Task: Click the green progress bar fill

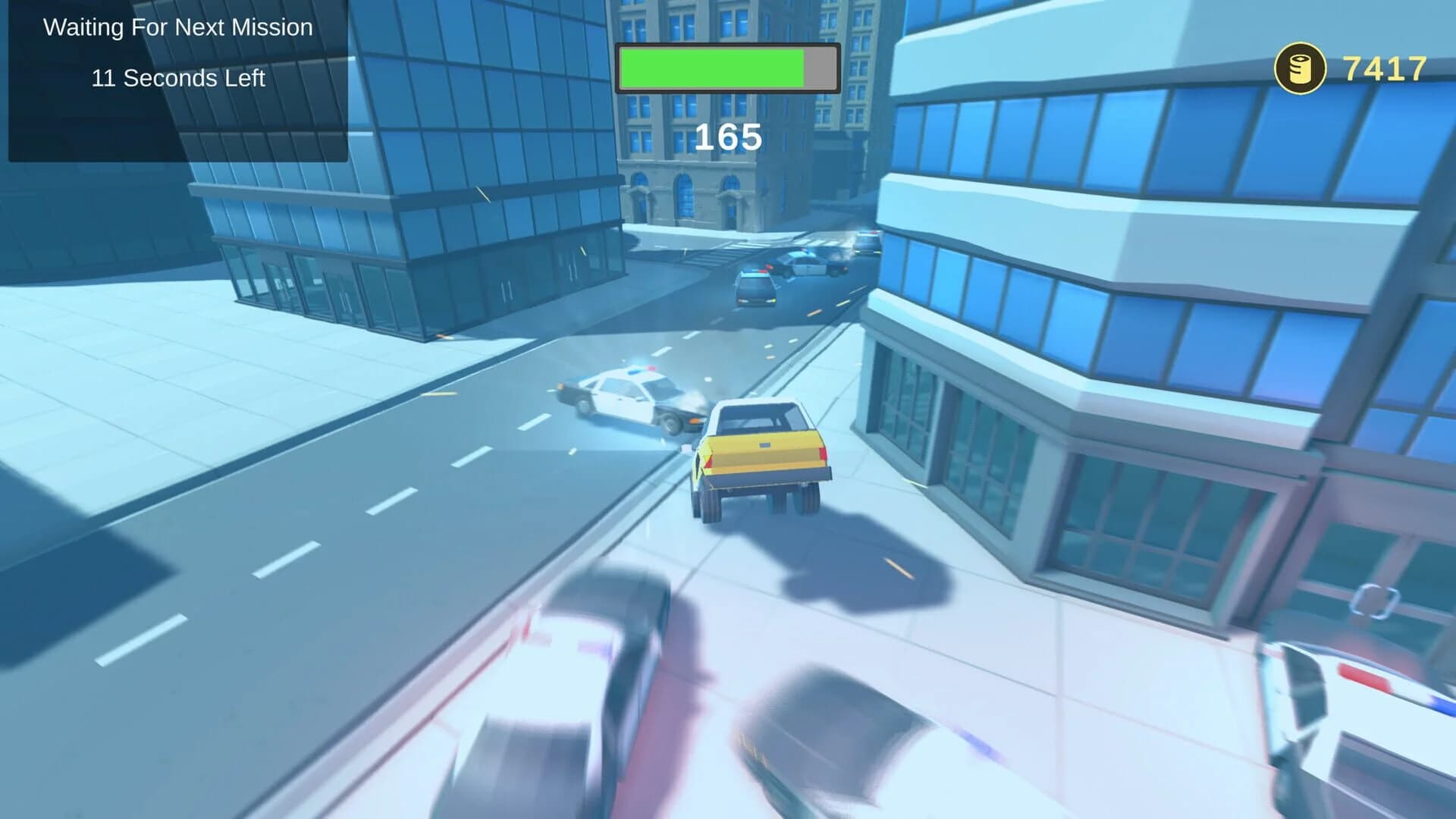Action: click(x=713, y=67)
